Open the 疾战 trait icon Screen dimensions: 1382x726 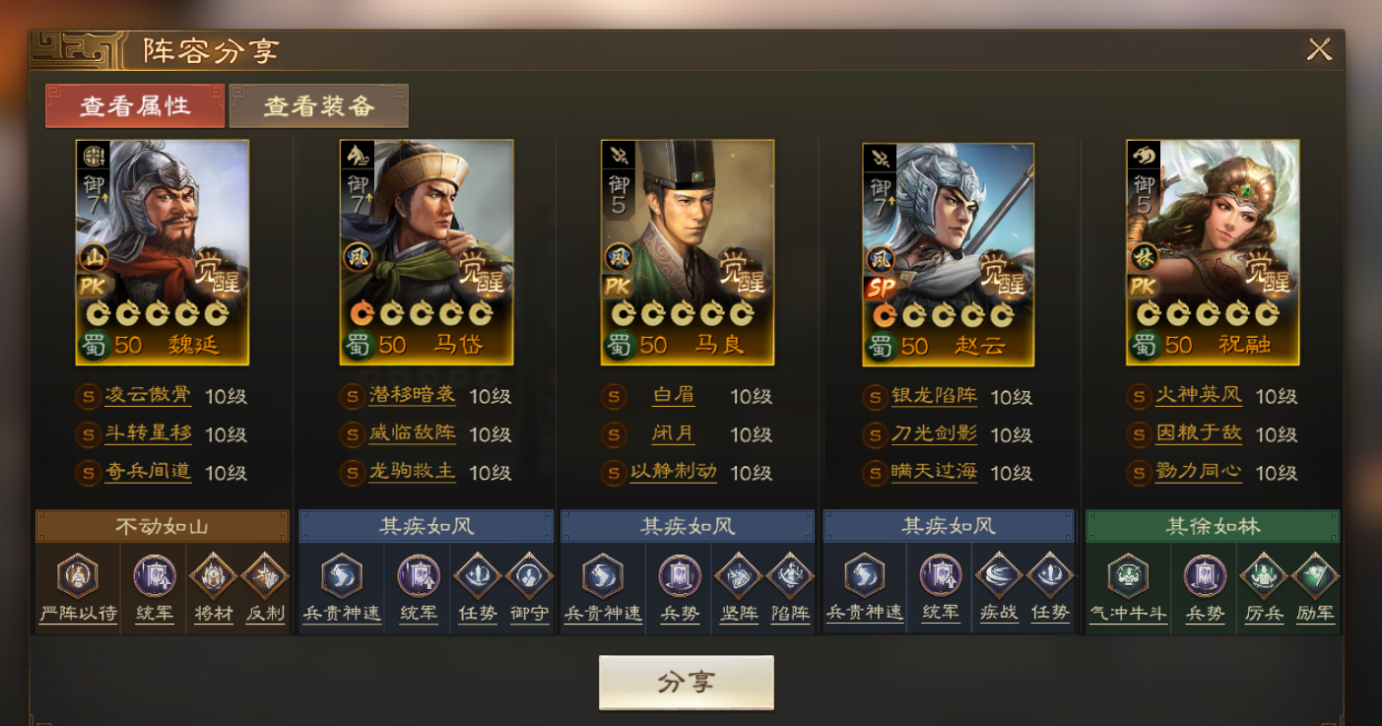pyautogui.click(x=997, y=576)
